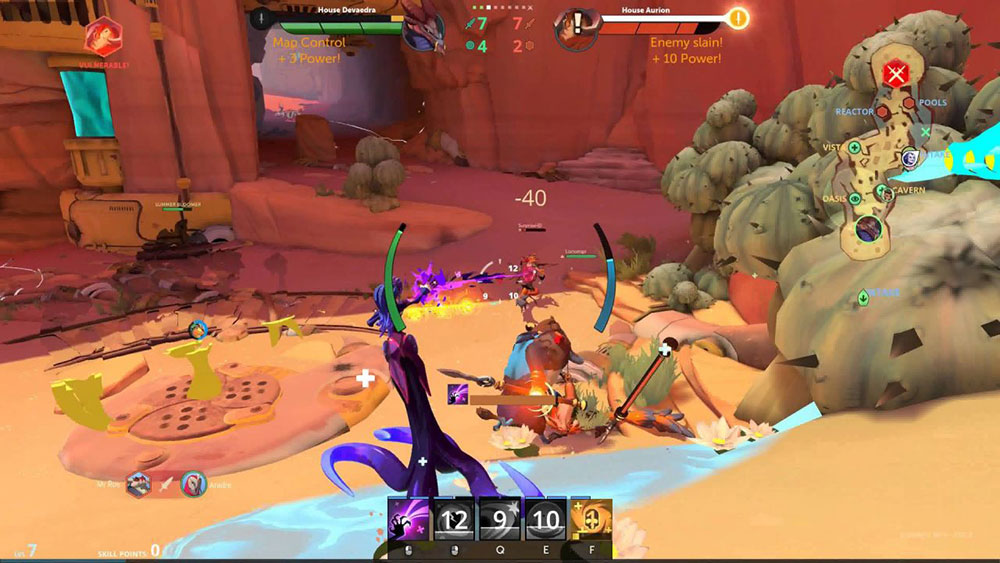The width and height of the screenshot is (1000, 563).
Task: Use the E ability showing 10
Action: tap(546, 520)
